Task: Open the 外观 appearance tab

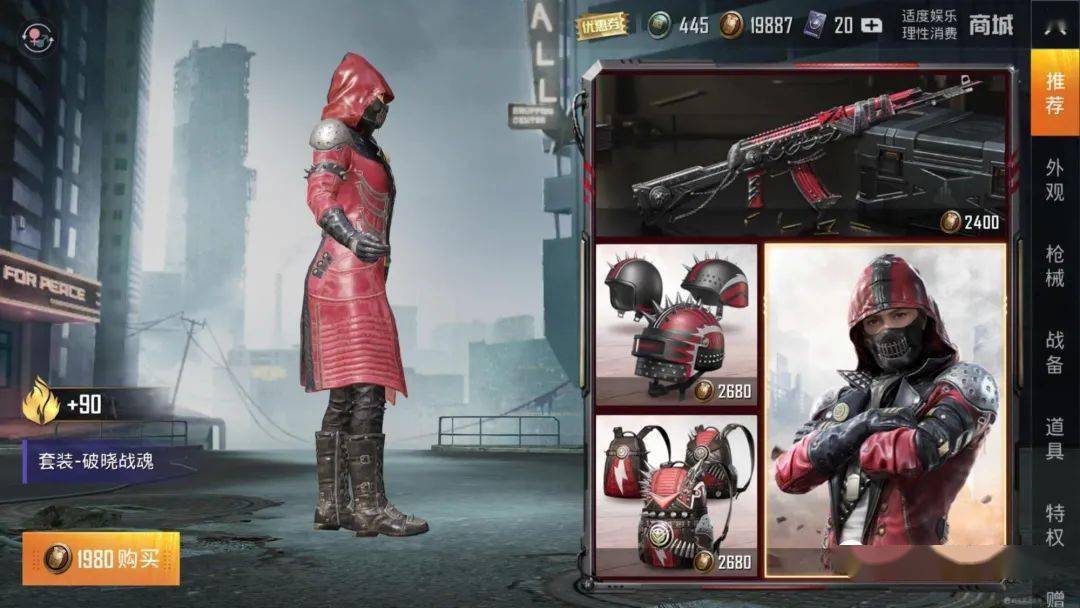Action: pos(1055,180)
